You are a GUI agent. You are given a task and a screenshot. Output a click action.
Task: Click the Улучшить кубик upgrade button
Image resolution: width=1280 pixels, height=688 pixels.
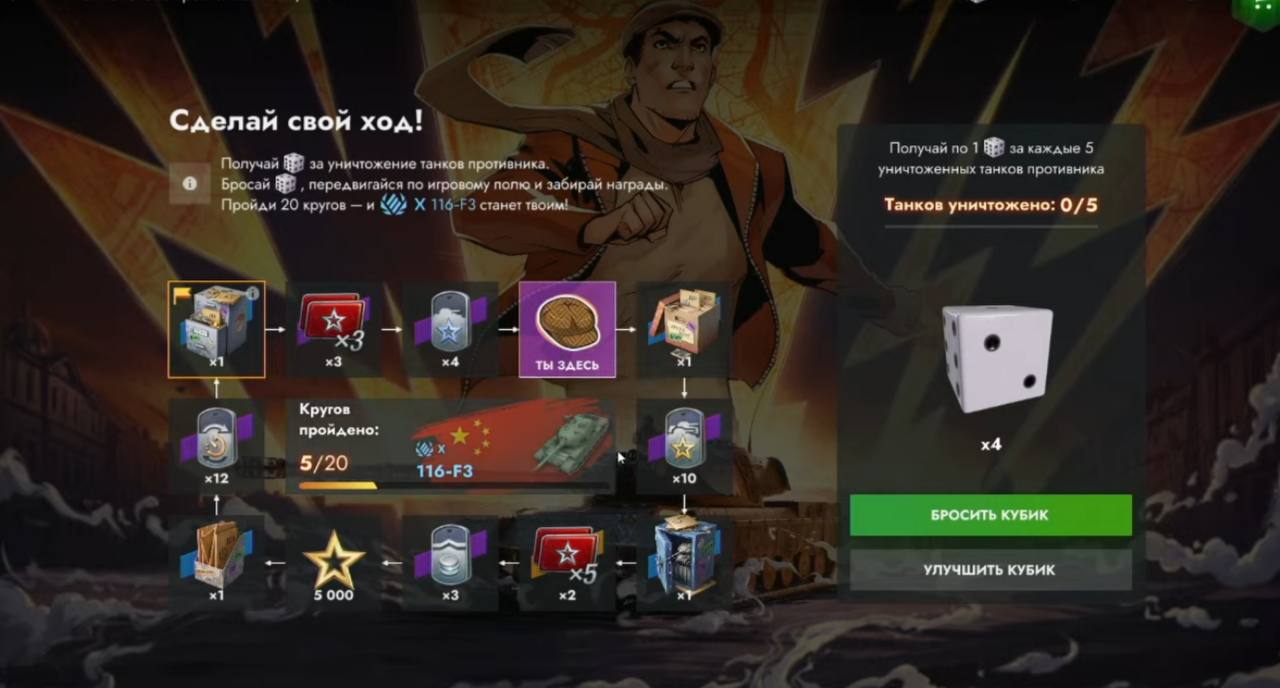pyautogui.click(x=990, y=570)
